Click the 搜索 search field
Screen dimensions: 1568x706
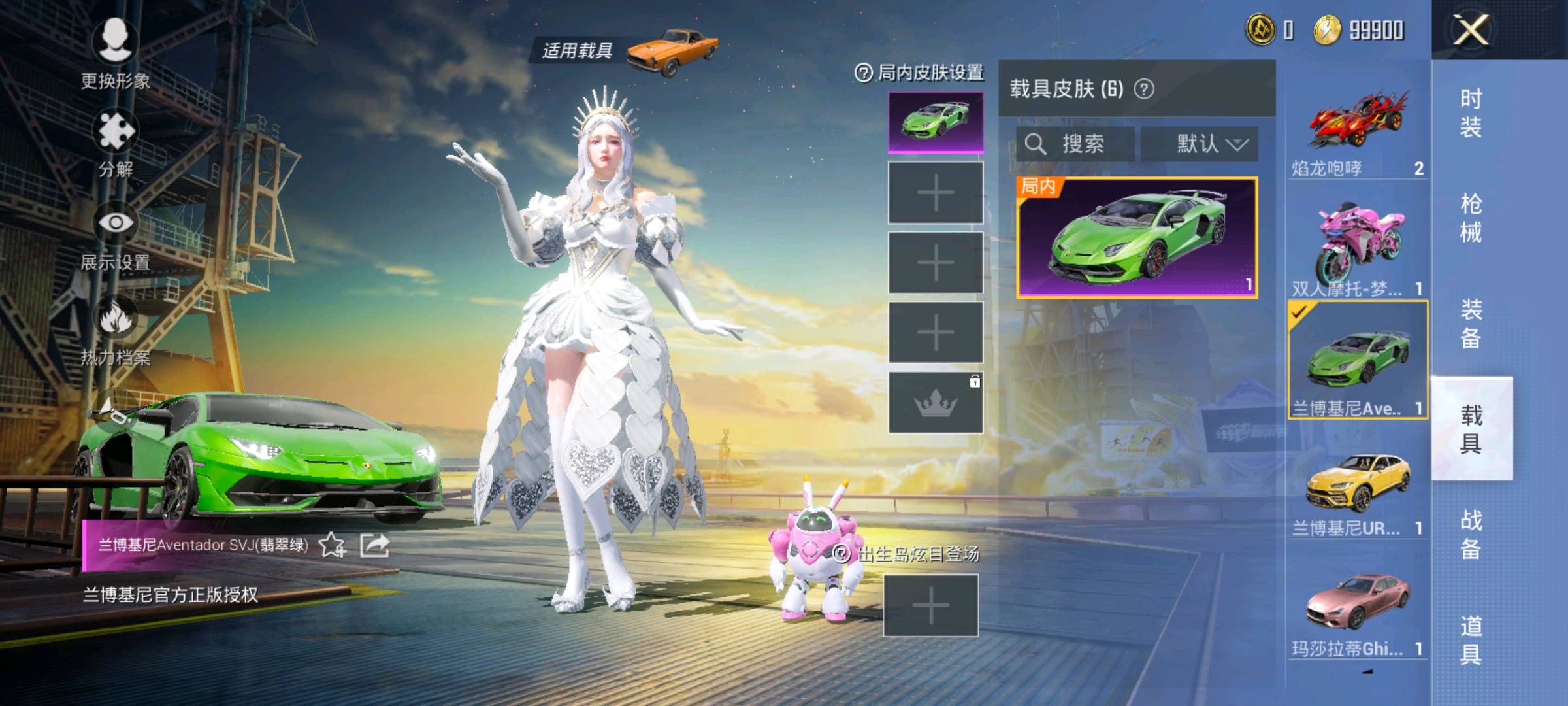tap(1075, 144)
